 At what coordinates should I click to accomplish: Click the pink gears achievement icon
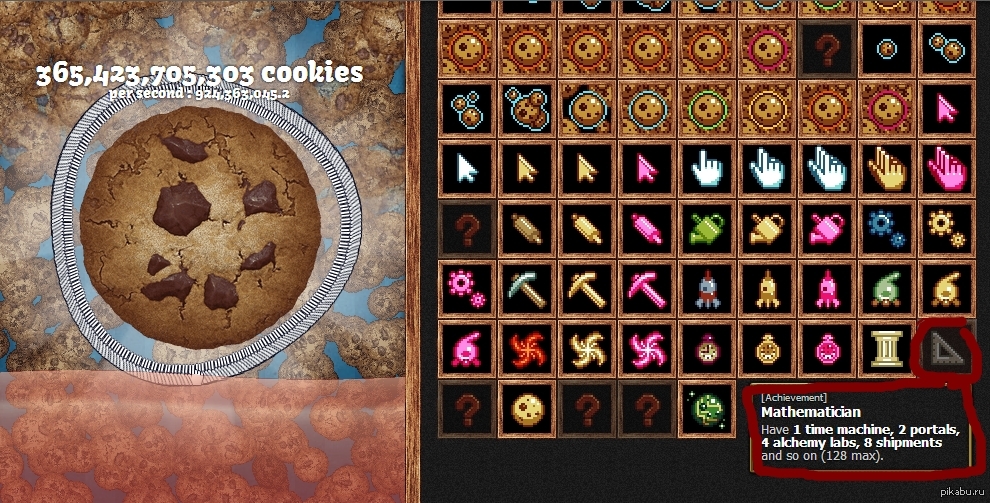tap(465, 288)
